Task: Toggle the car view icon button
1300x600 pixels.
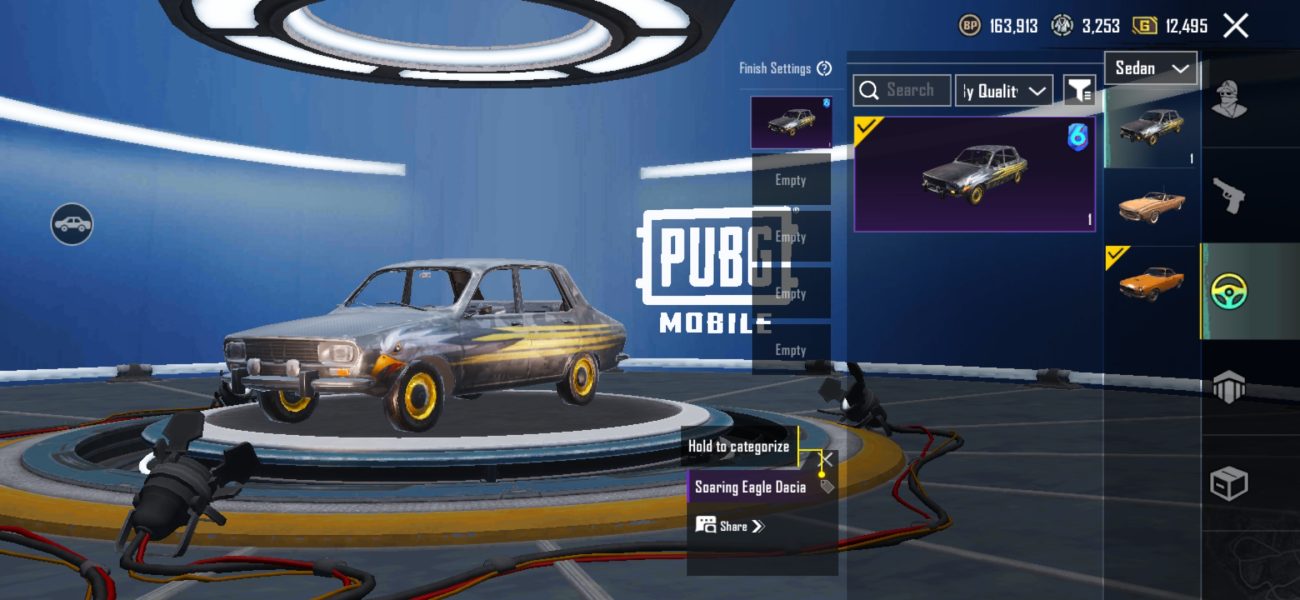Action: pyautogui.click(x=72, y=224)
